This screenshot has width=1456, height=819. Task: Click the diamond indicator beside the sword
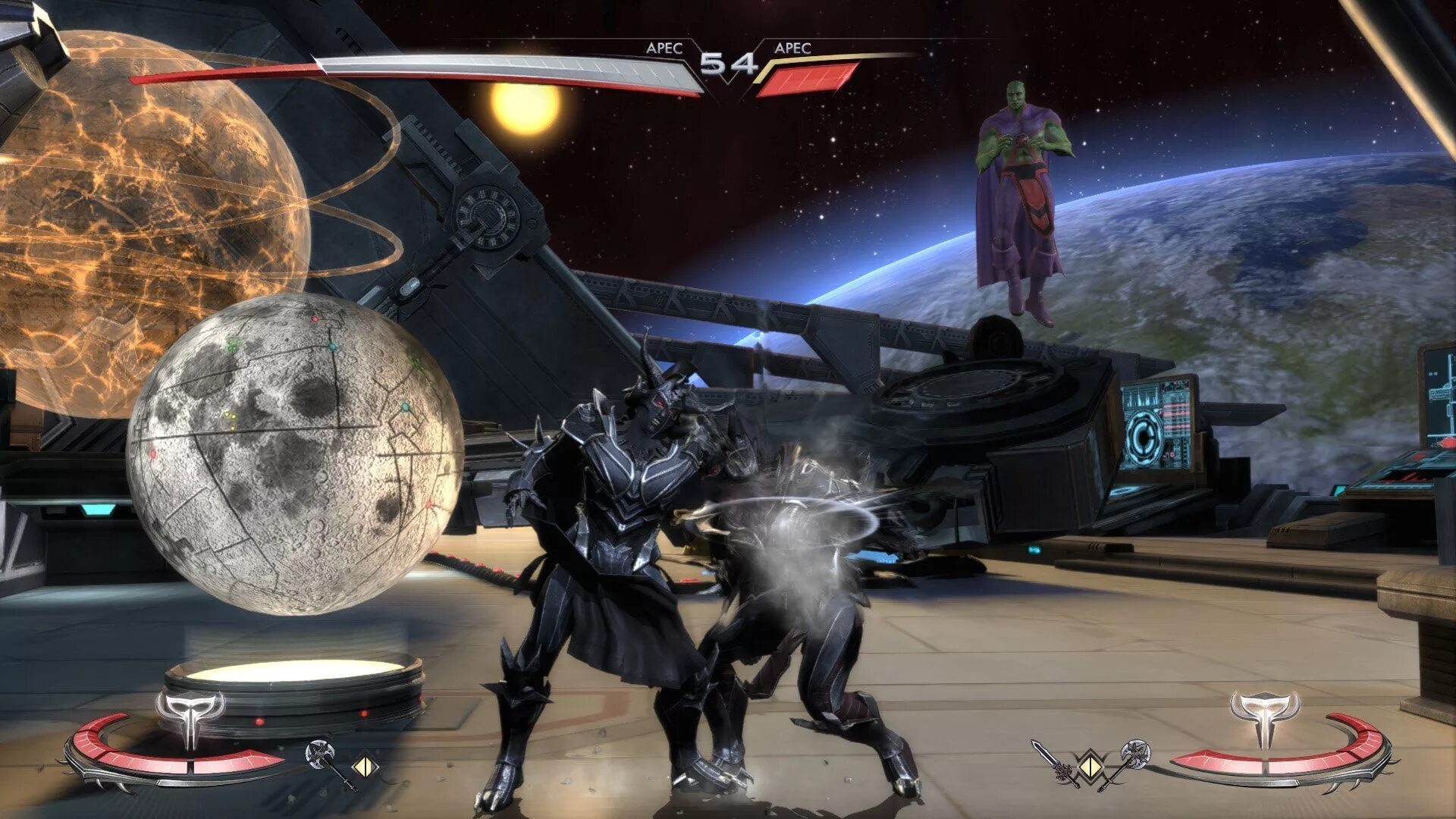pyautogui.click(x=1090, y=764)
